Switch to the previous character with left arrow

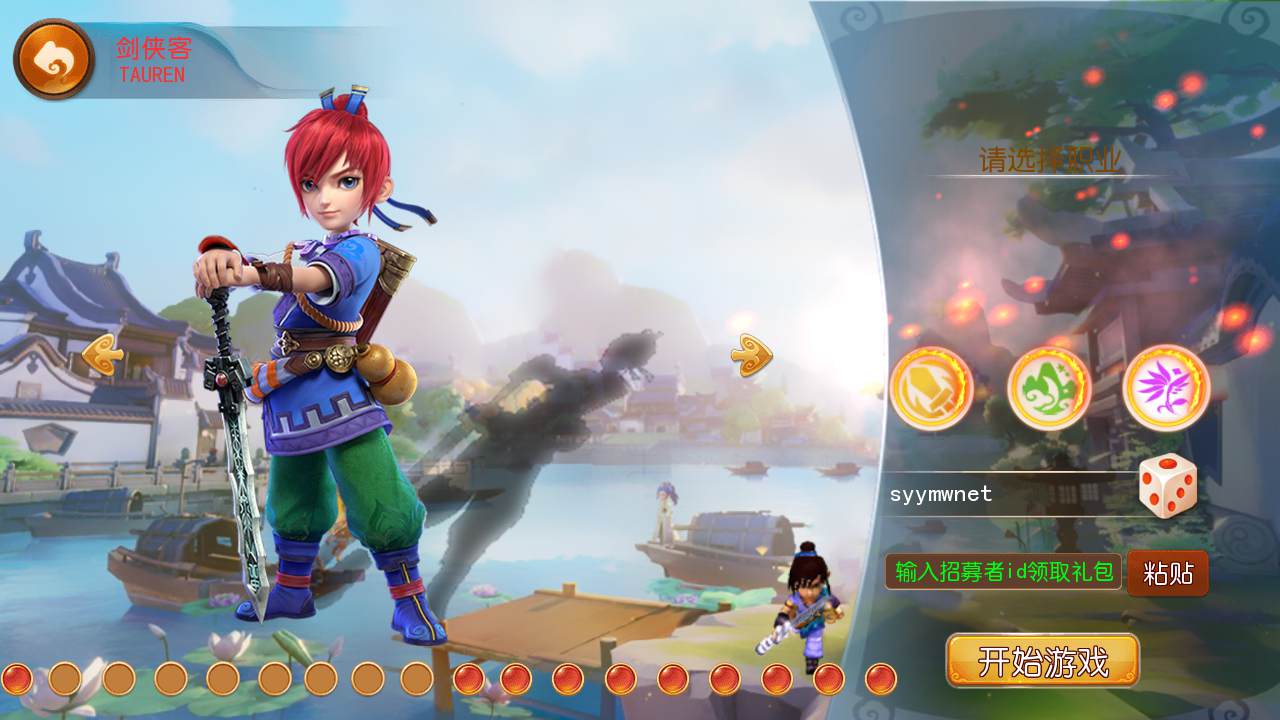(103, 355)
